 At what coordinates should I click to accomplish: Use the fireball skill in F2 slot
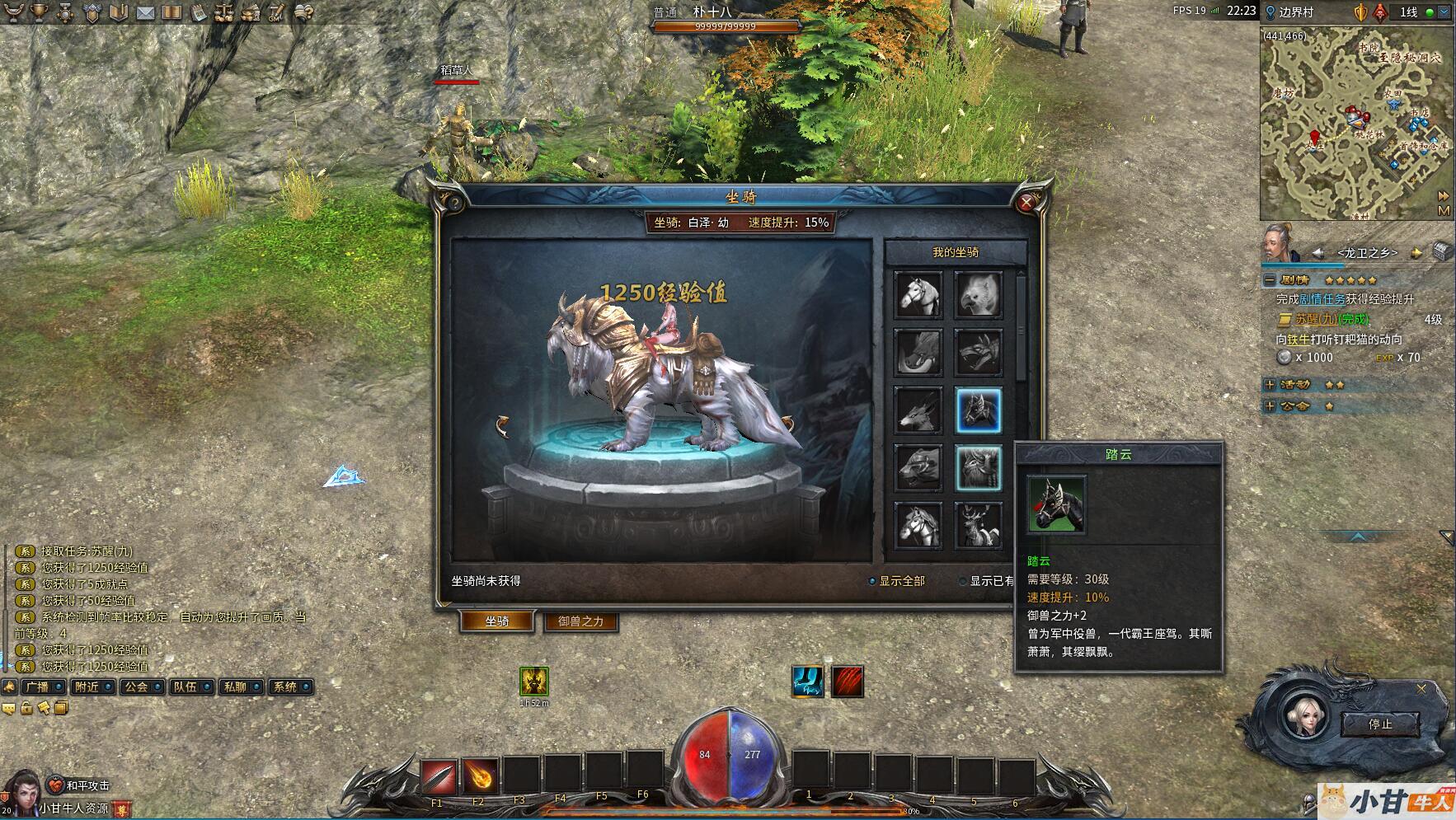[479, 776]
